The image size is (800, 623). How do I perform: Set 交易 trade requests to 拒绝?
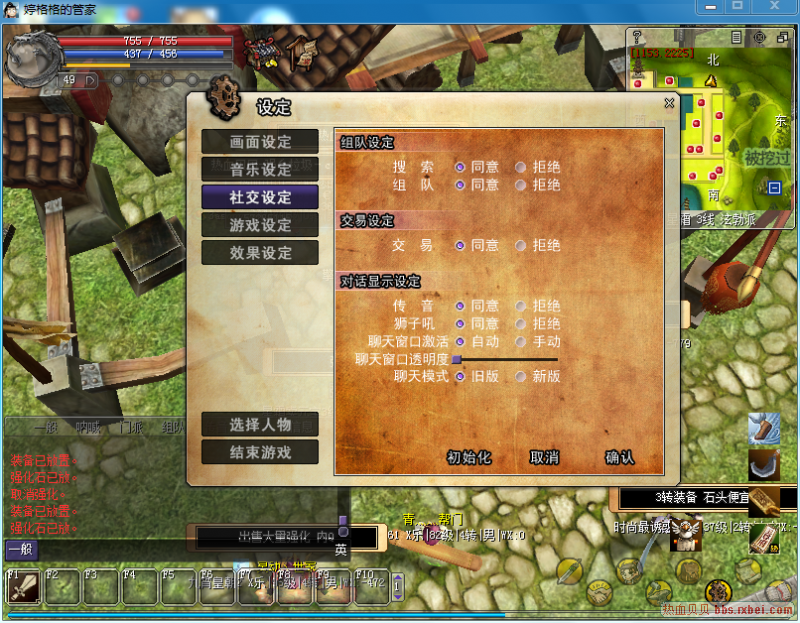tap(521, 245)
